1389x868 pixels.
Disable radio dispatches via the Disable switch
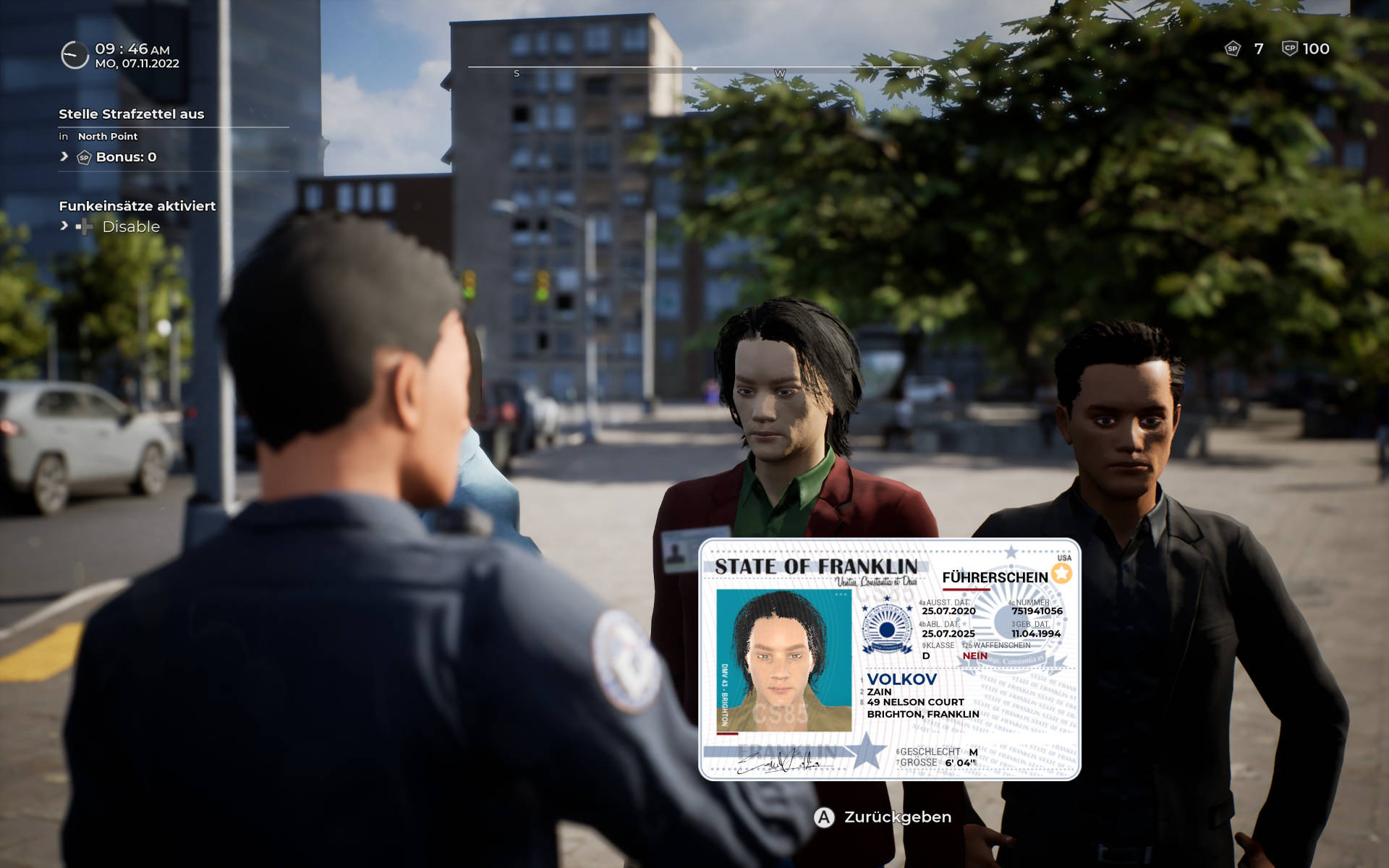(130, 226)
